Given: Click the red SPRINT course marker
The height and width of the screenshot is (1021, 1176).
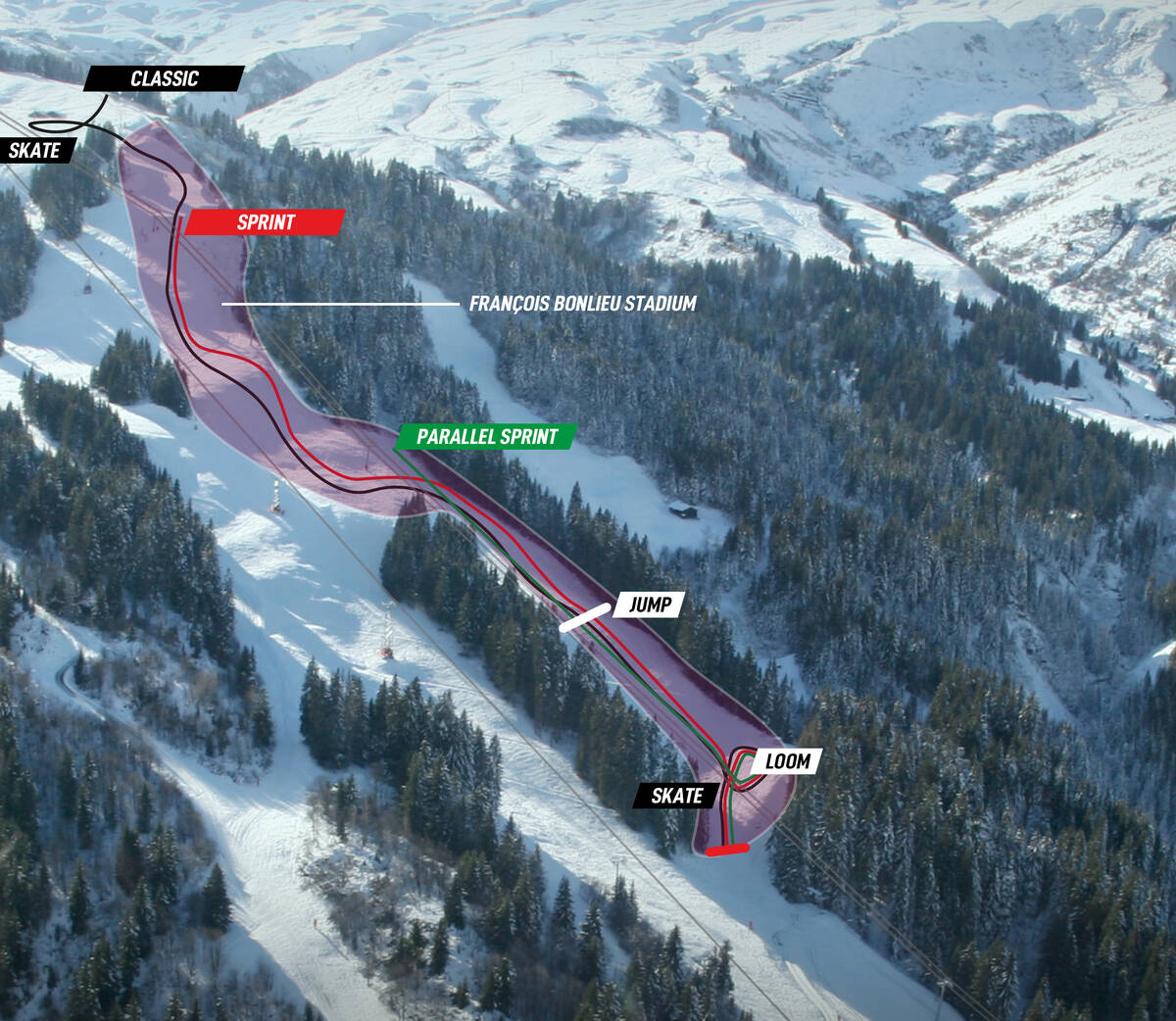Looking at the screenshot, I should (x=265, y=222).
